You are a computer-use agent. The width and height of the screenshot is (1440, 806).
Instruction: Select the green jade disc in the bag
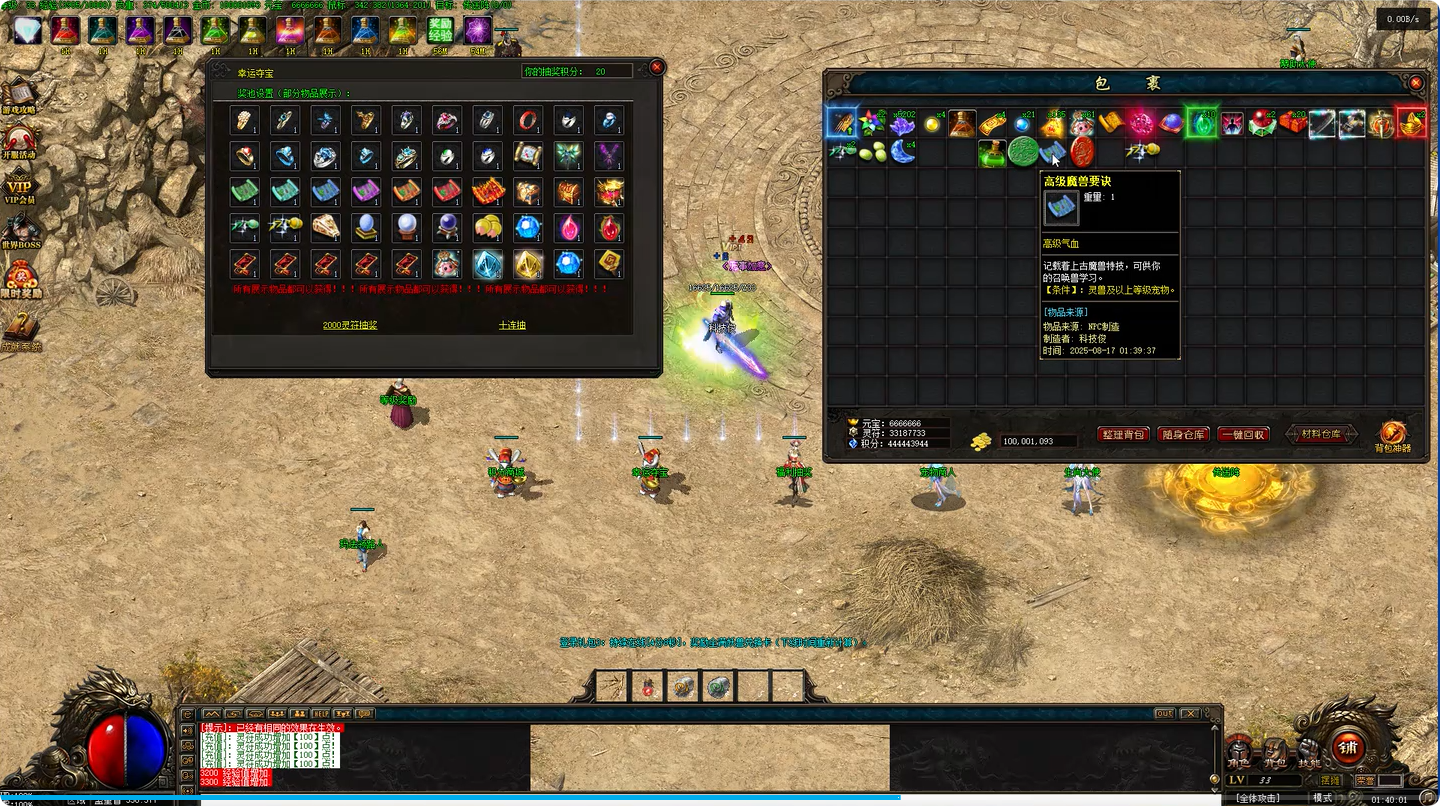1022,152
